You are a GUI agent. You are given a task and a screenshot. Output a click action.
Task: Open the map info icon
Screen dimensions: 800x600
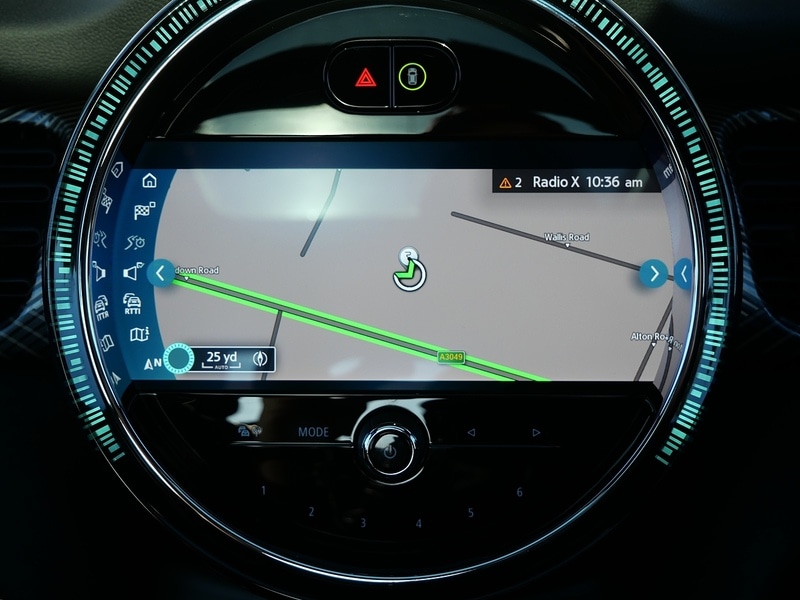click(137, 334)
